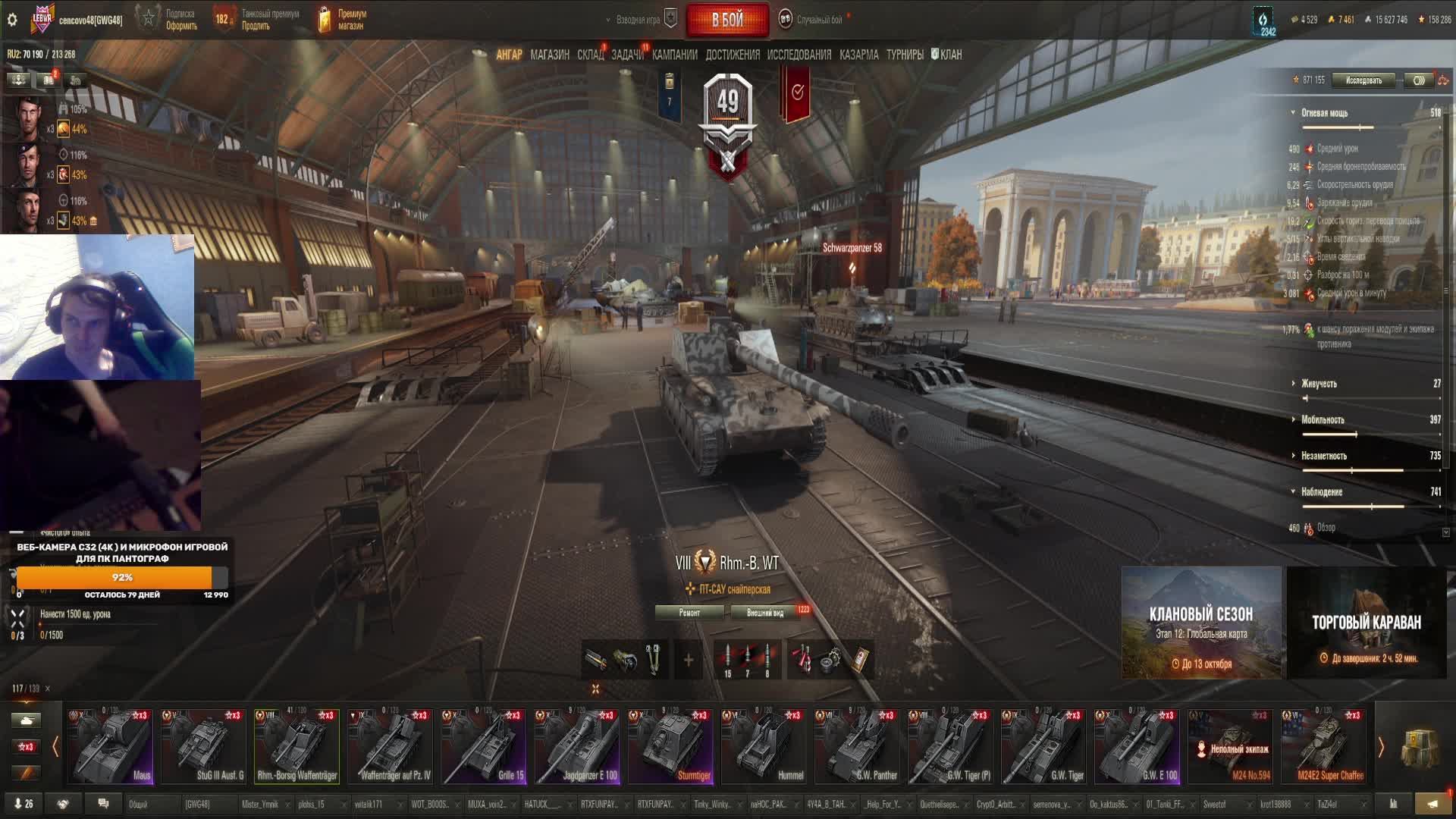Open the ТОРГОВЫЙ КАРАВАН event banner
The width and height of the screenshot is (1456, 819).
tap(1367, 623)
